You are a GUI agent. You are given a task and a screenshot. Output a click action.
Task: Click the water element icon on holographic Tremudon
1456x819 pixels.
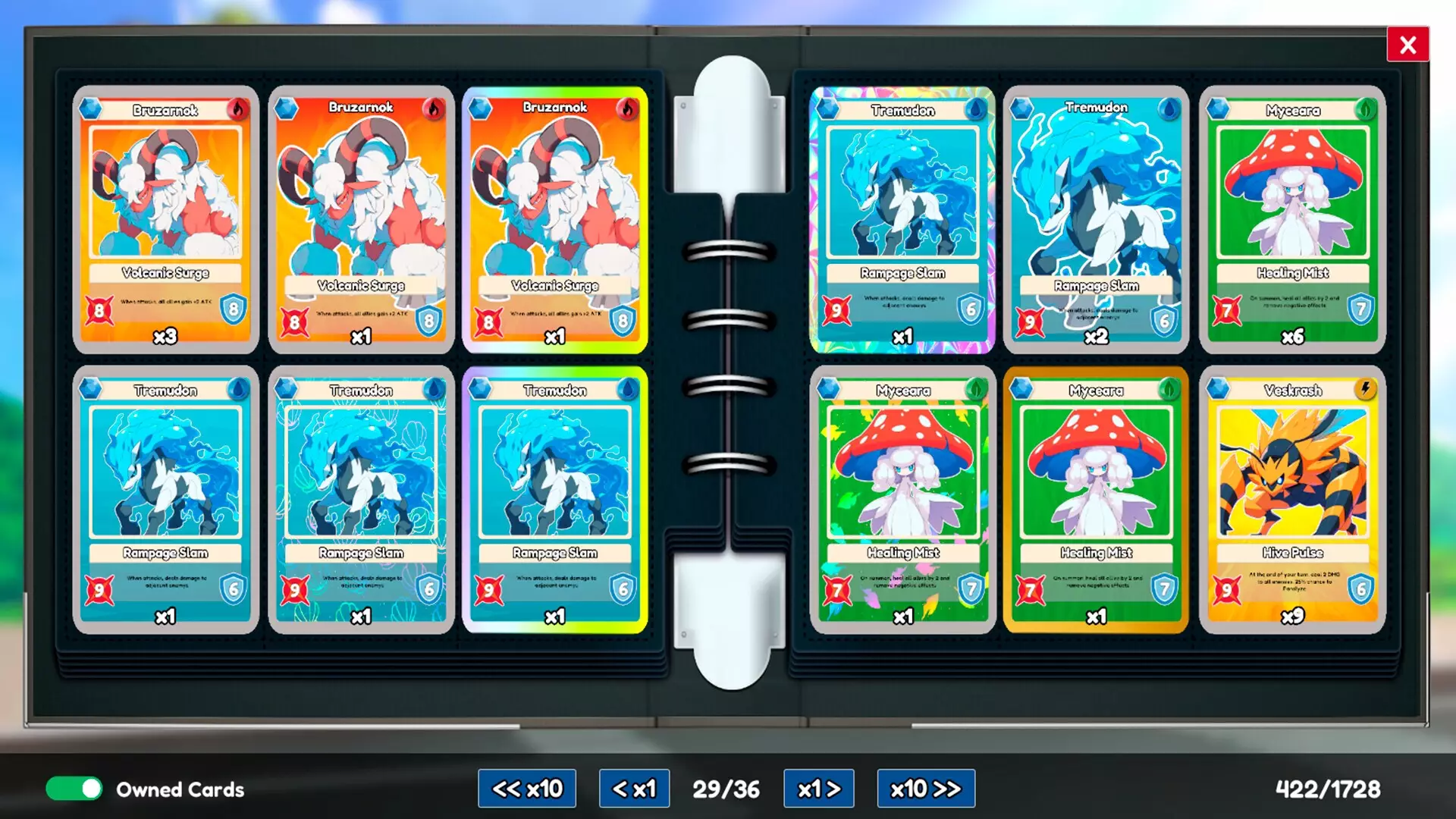[x=977, y=110]
